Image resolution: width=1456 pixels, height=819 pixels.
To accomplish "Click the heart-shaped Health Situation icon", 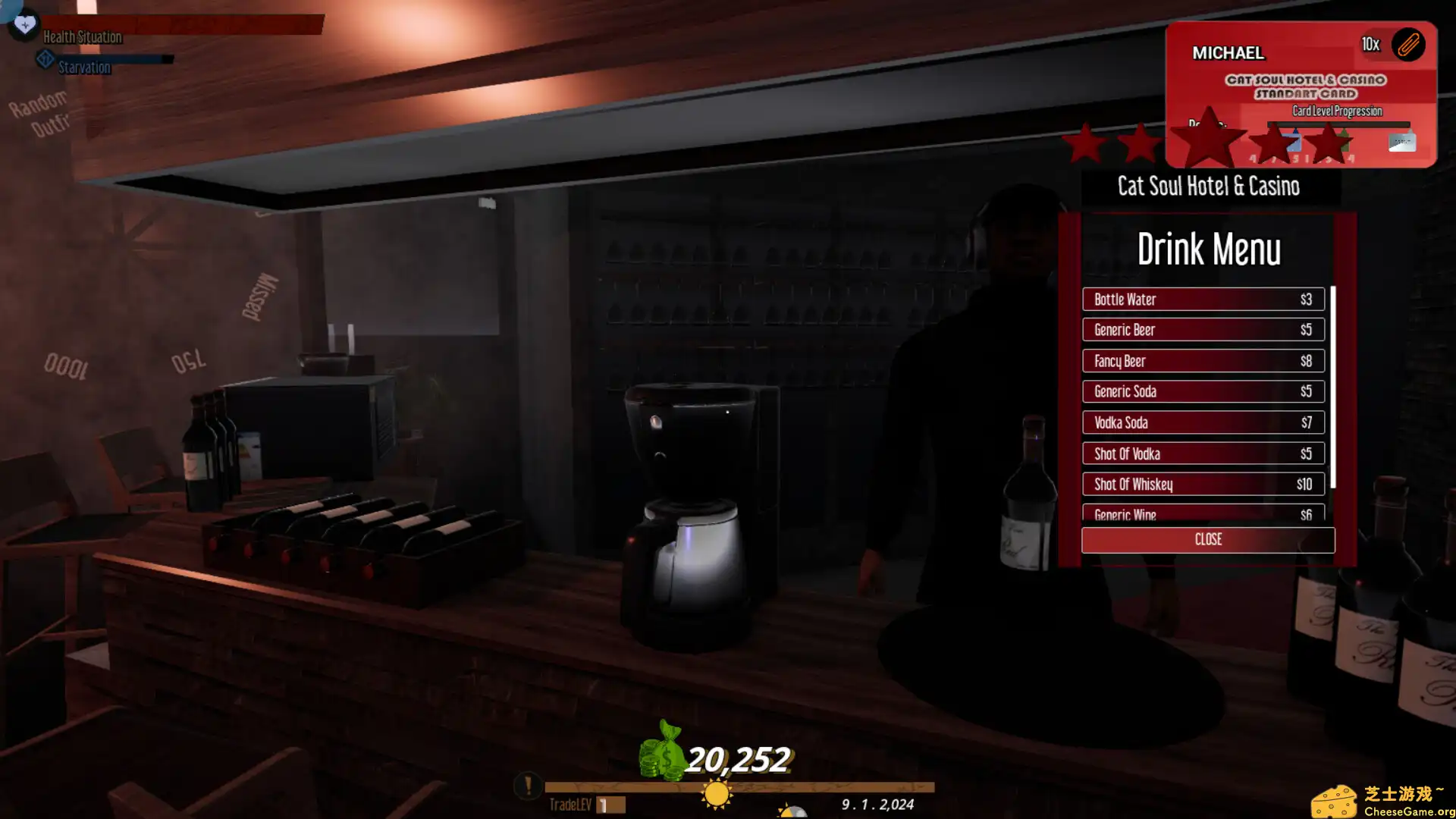I will pos(24,24).
